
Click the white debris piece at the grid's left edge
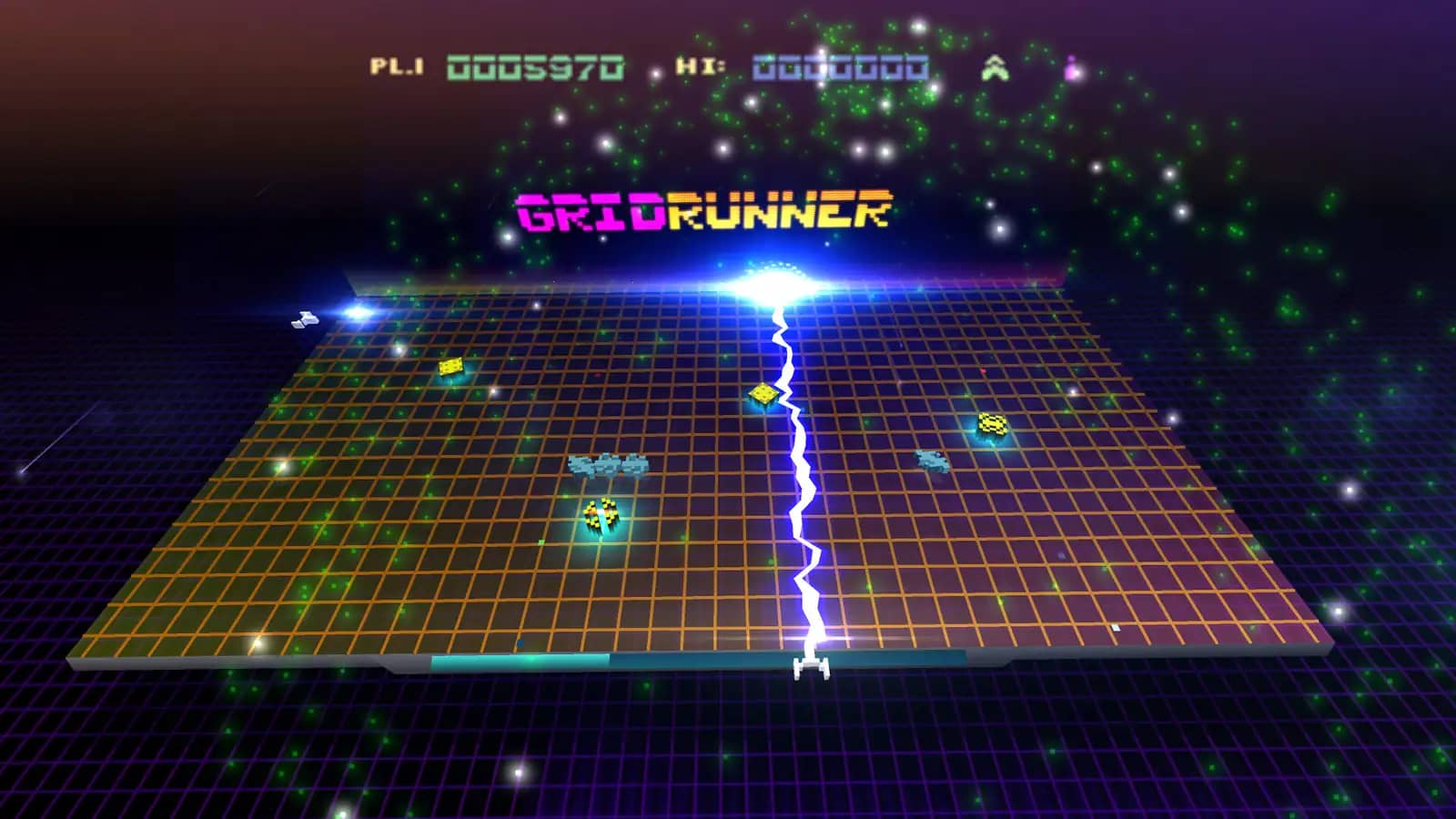pyautogui.click(x=304, y=319)
